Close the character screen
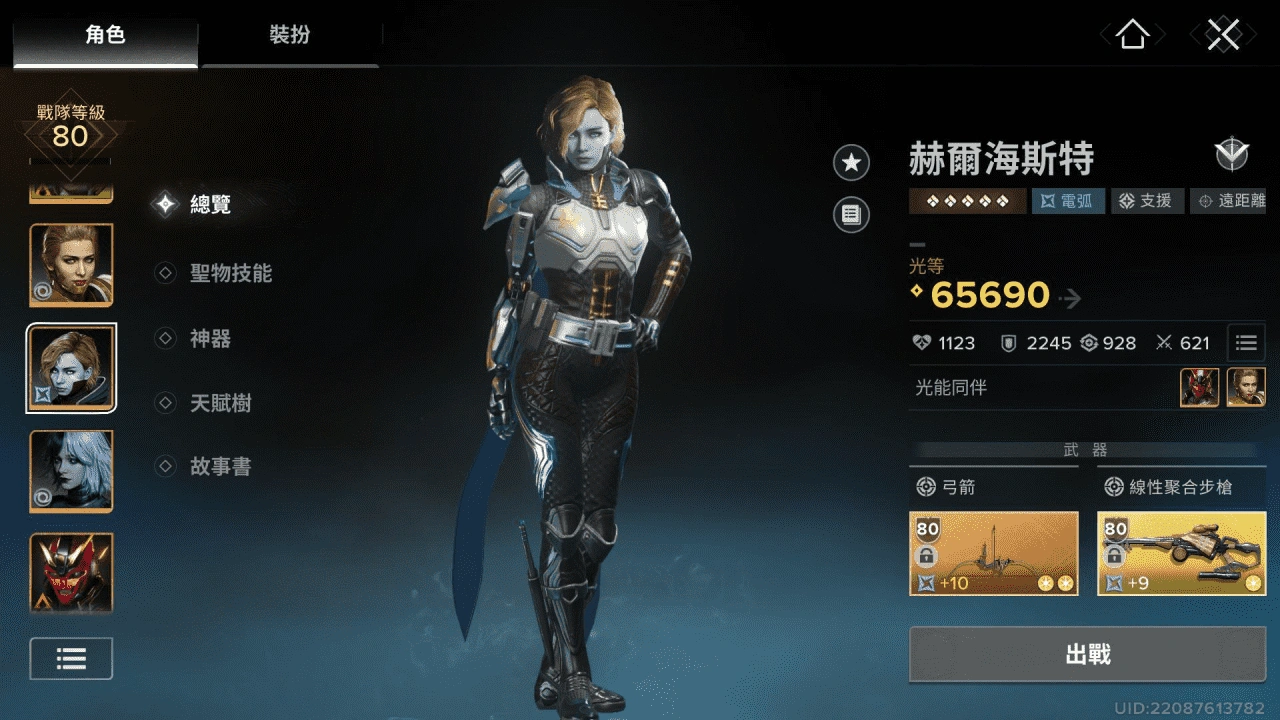Image resolution: width=1280 pixels, height=720 pixels. pyautogui.click(x=1223, y=35)
